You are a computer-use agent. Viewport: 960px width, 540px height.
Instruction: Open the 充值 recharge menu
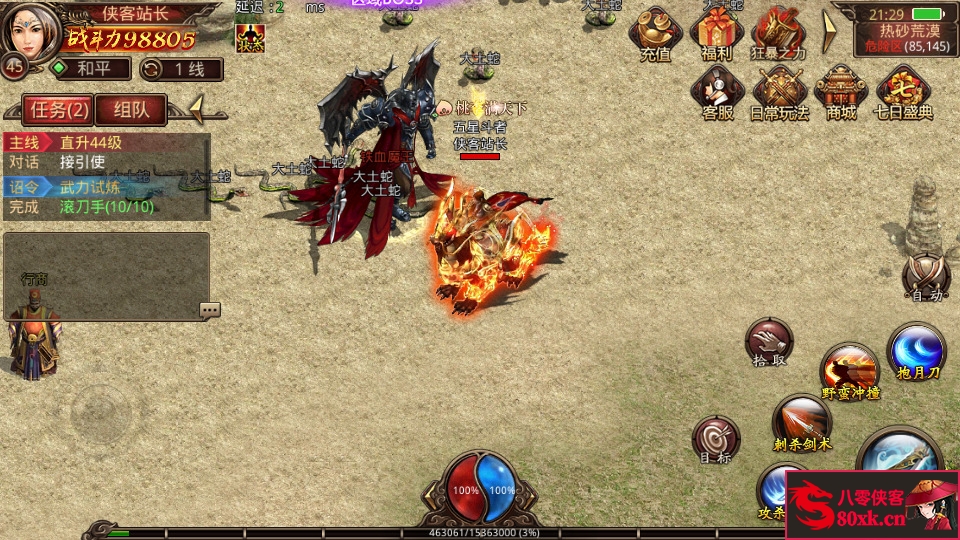[x=655, y=34]
